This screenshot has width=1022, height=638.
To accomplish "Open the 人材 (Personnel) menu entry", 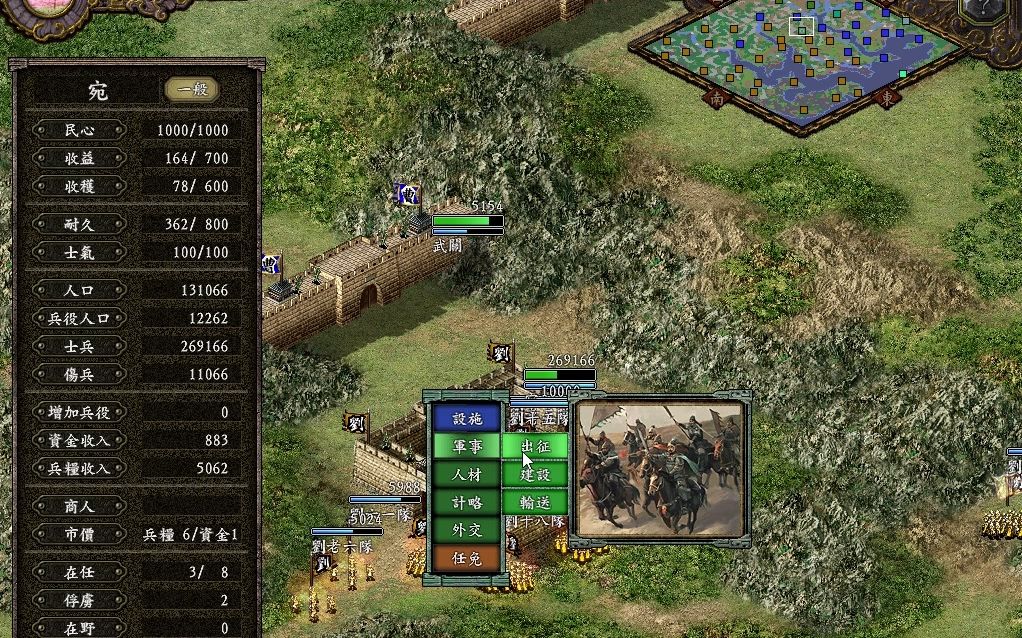I will coord(467,475).
